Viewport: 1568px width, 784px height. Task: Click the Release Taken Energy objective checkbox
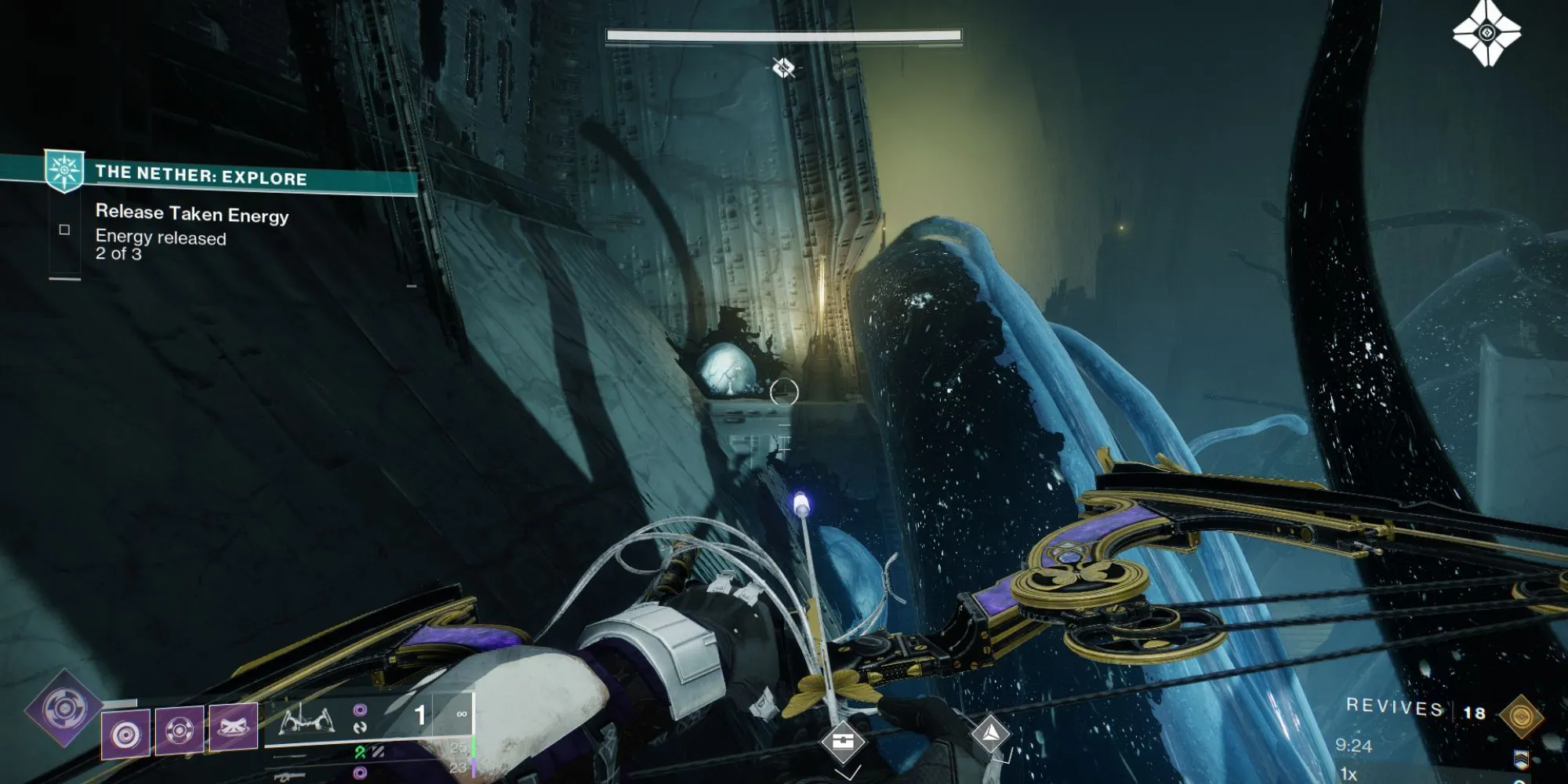point(64,230)
